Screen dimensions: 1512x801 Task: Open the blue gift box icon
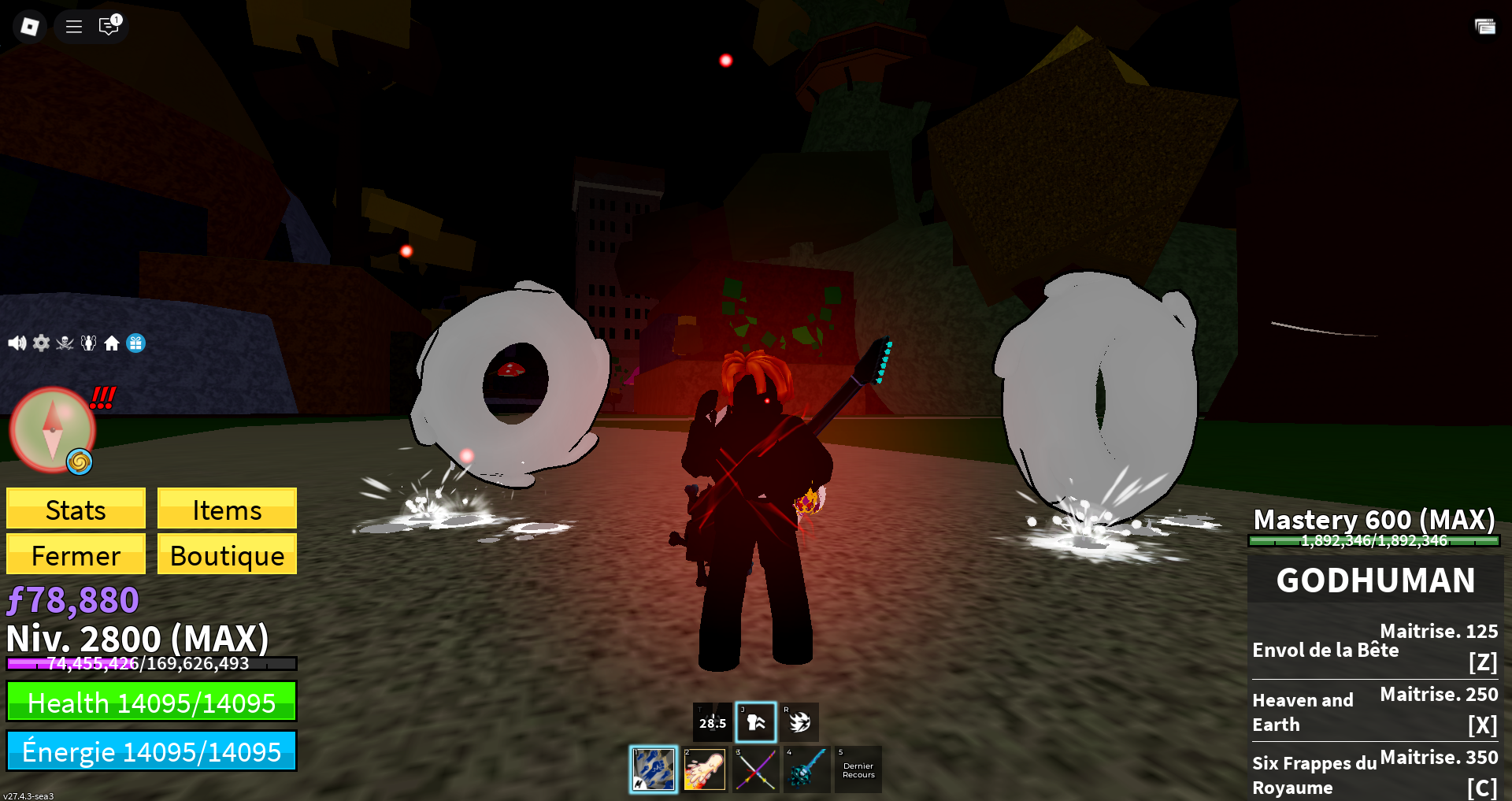(135, 343)
